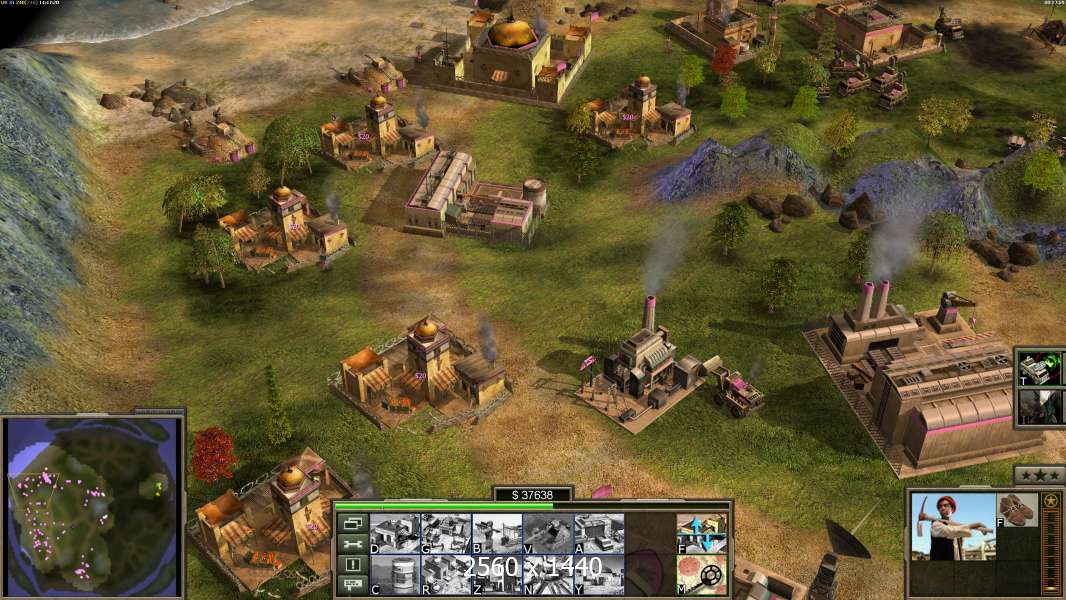Pick the building icon with hotkey A

[599, 533]
